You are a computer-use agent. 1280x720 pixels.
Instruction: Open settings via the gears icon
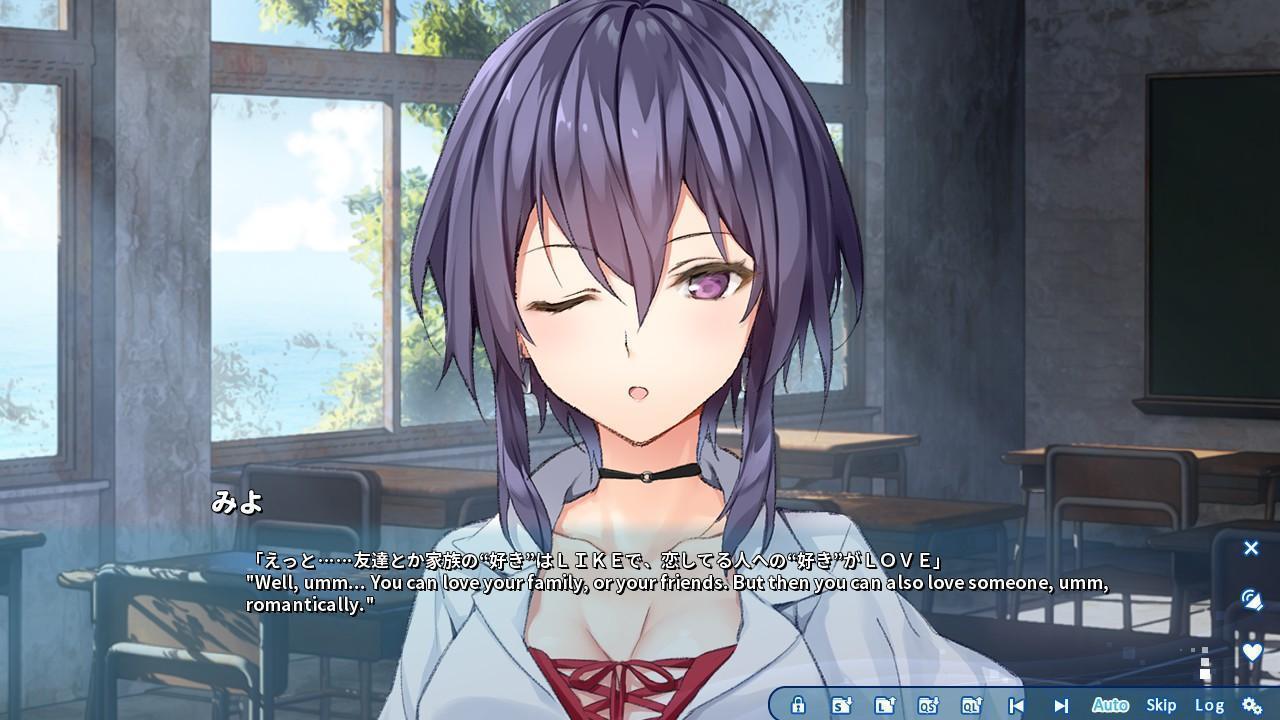1251,705
